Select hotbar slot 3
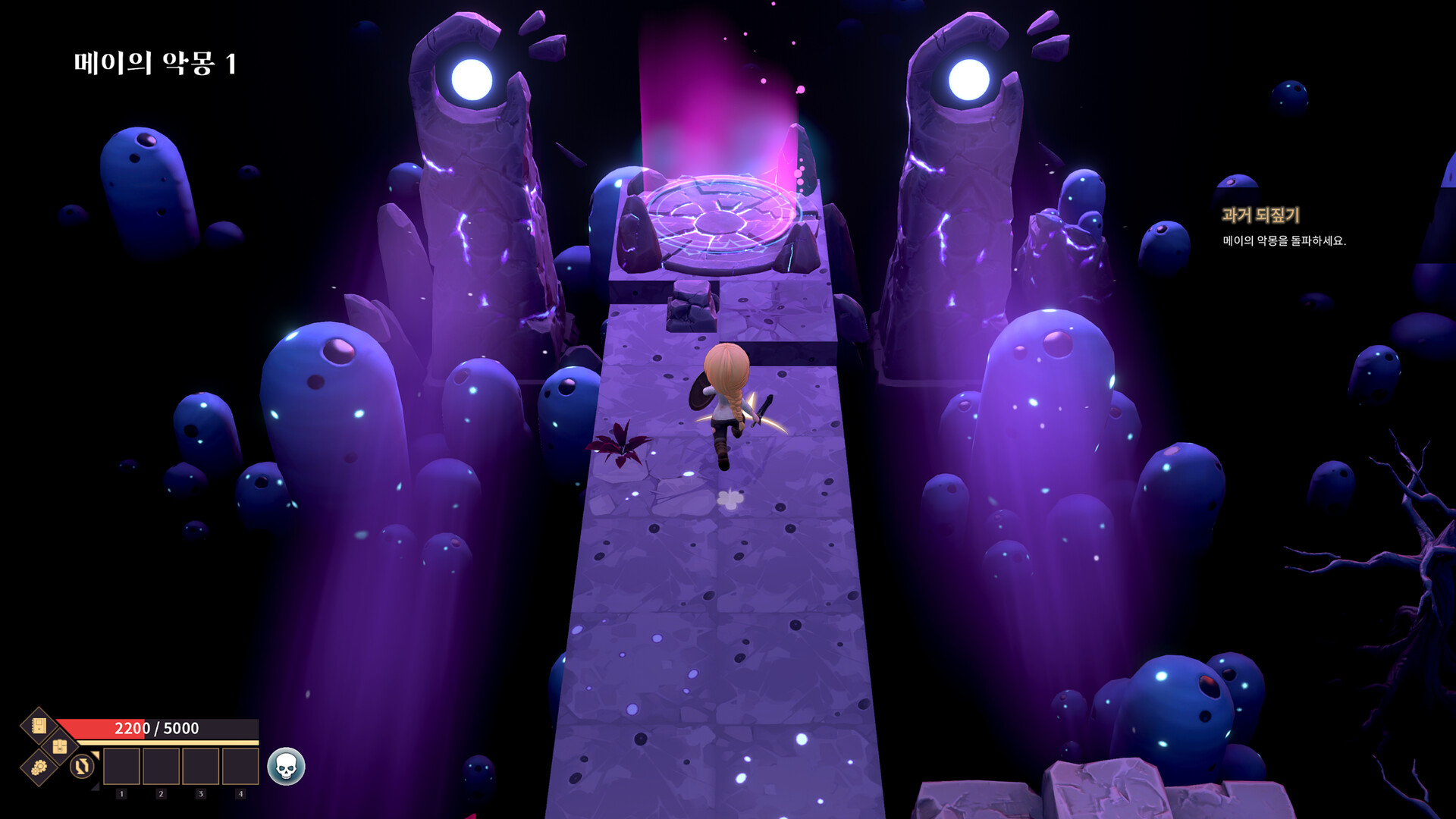This screenshot has width=1456, height=819. (x=200, y=767)
